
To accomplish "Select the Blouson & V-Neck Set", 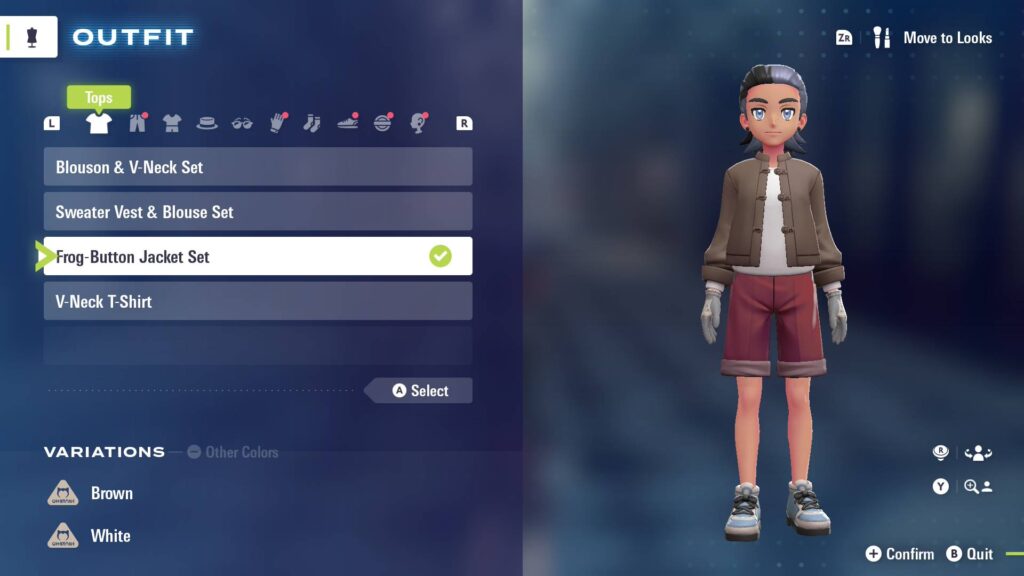I will 257,167.
